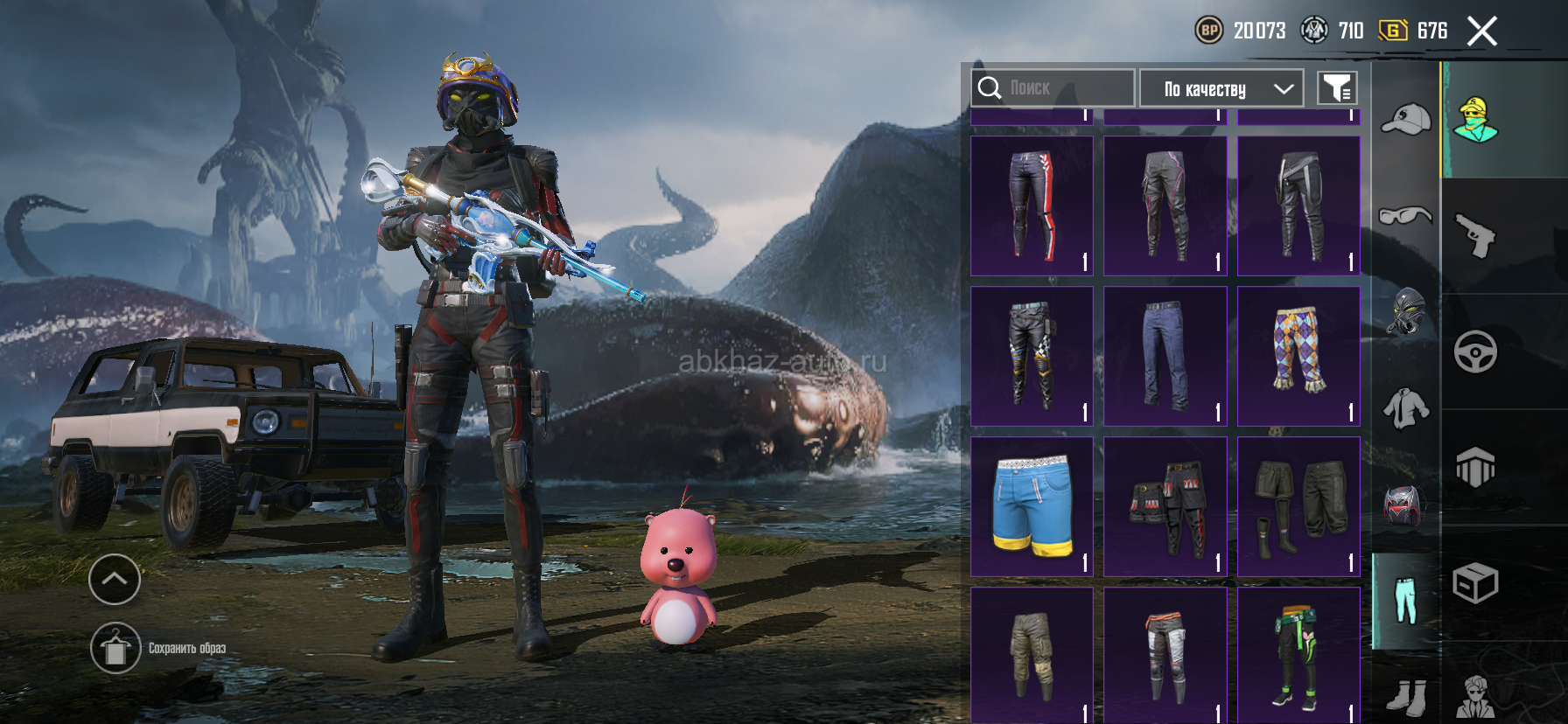The image size is (1568, 724).
Task: Open the pistol weapons section
Action: 1475,236
